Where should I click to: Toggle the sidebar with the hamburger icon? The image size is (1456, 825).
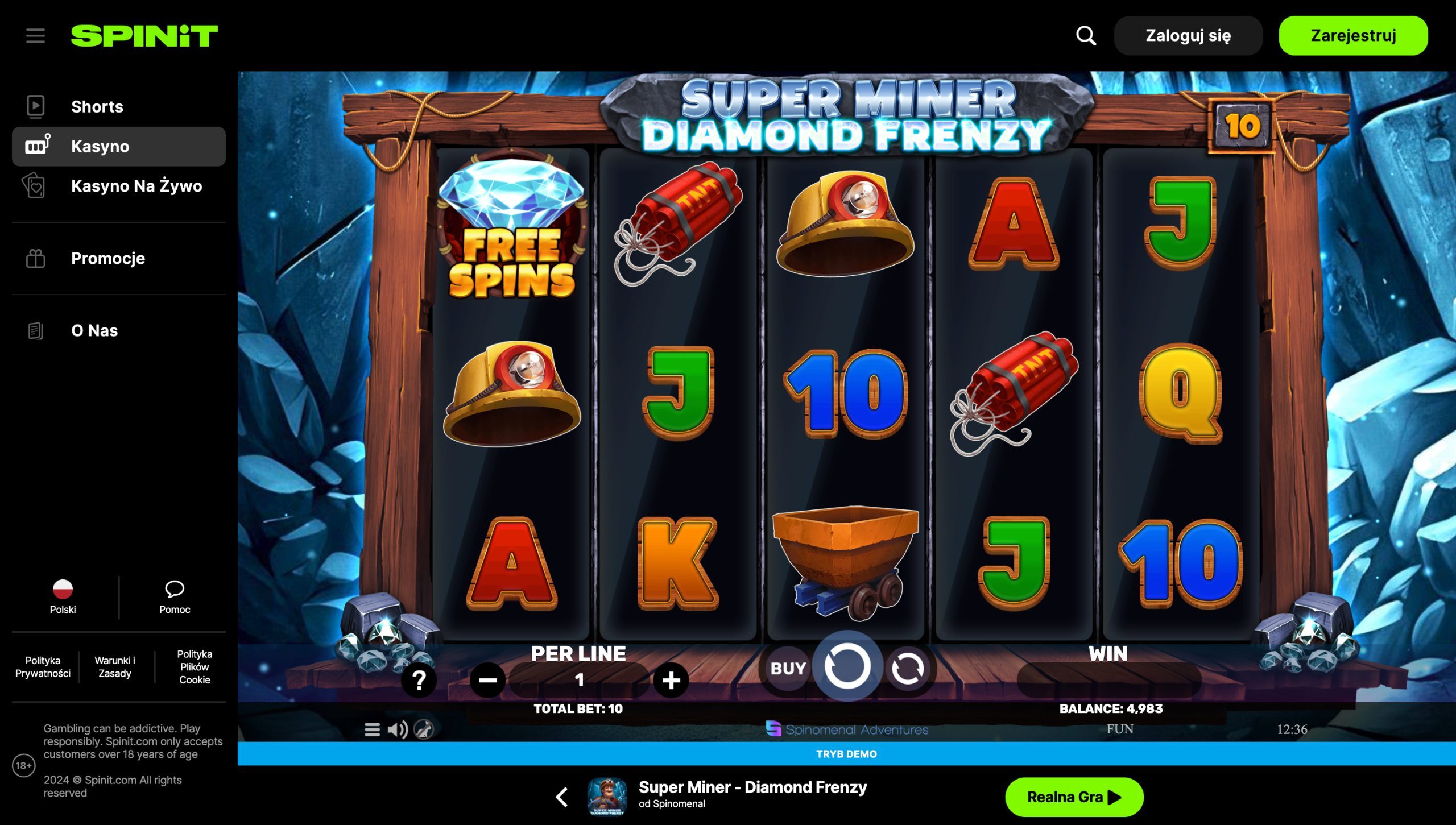35,35
